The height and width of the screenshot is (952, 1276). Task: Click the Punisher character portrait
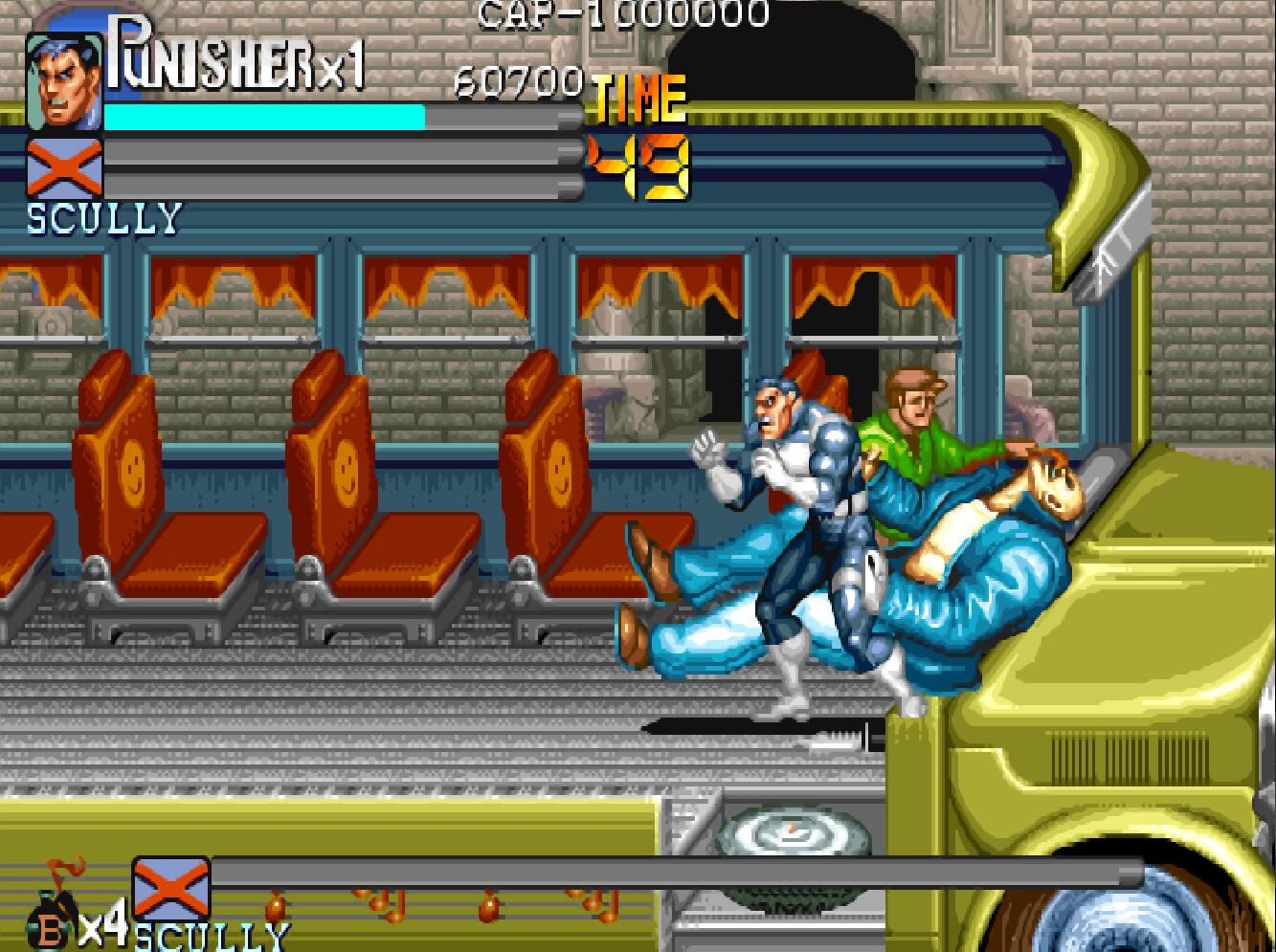click(63, 82)
